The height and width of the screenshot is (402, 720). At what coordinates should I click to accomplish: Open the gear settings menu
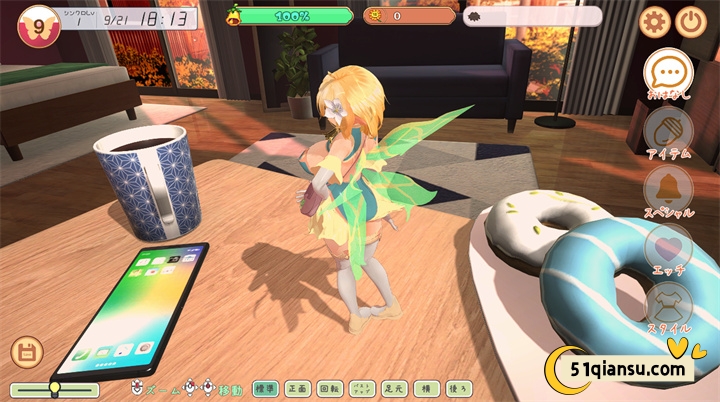coord(655,21)
